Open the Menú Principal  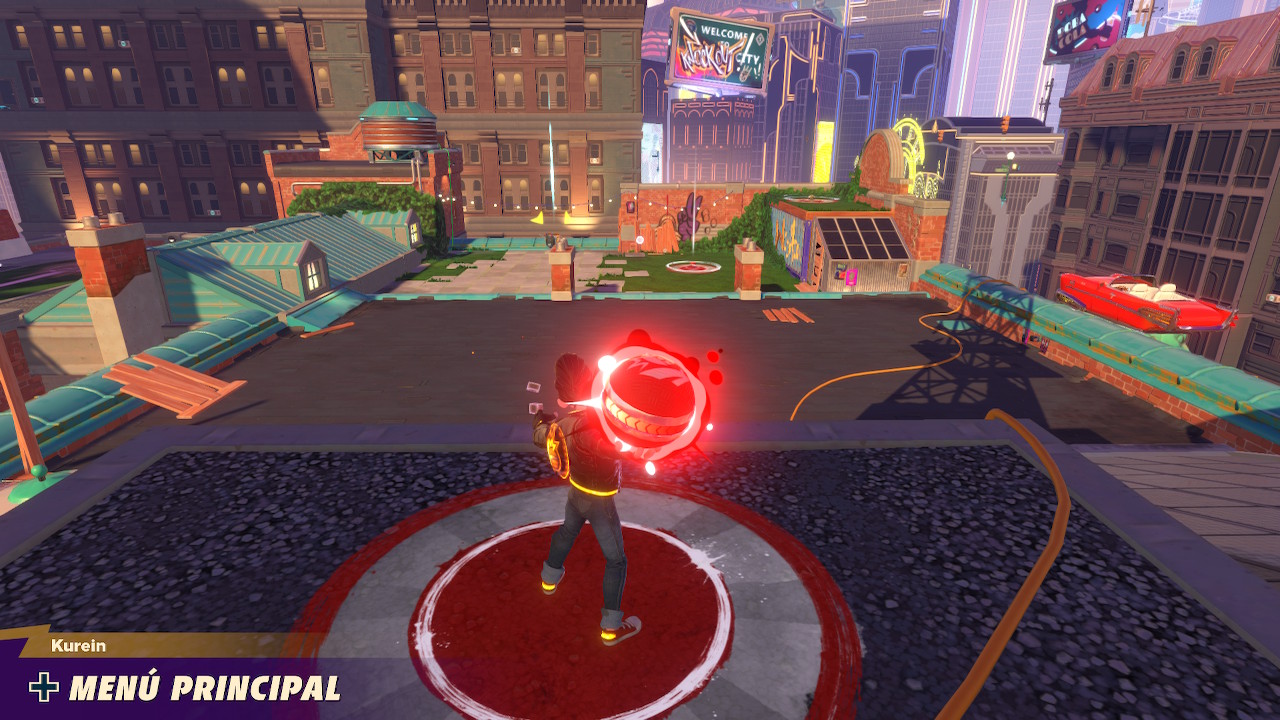186,687
